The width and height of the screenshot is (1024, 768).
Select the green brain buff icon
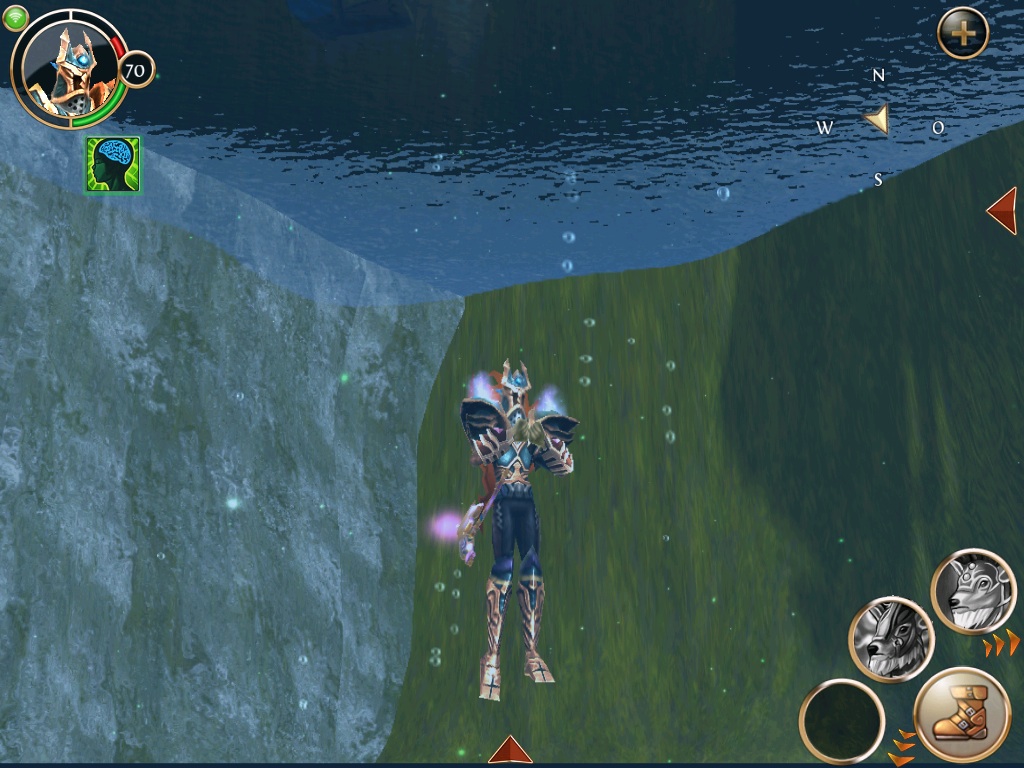click(x=113, y=165)
